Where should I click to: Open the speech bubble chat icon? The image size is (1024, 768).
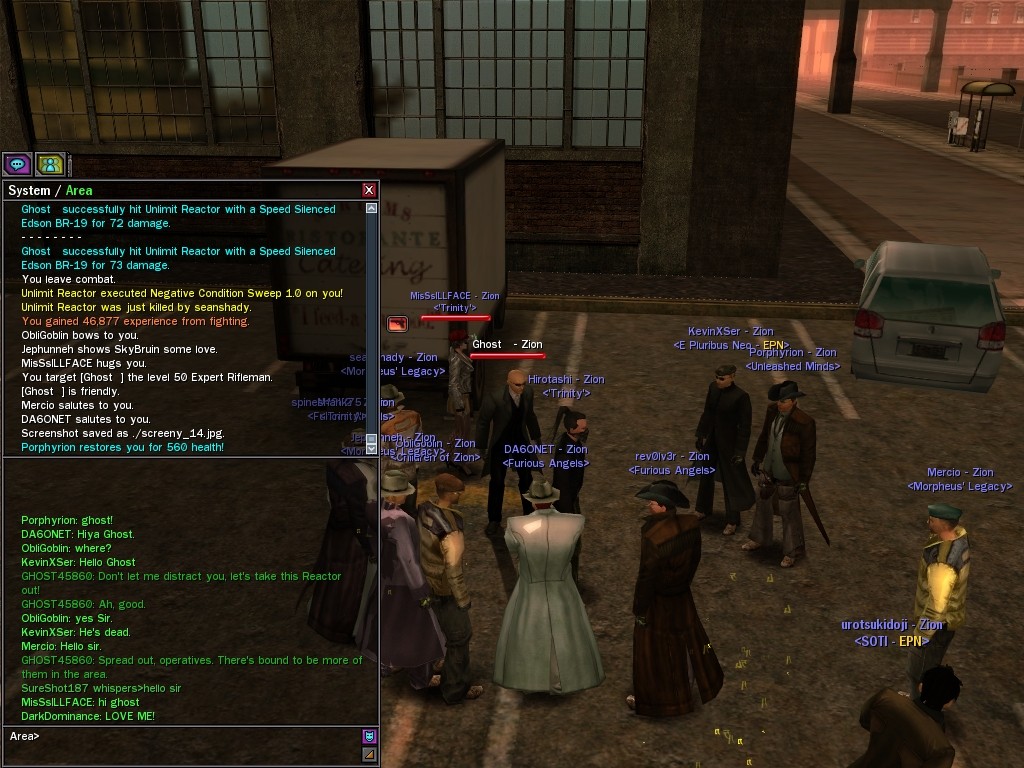click(17, 164)
